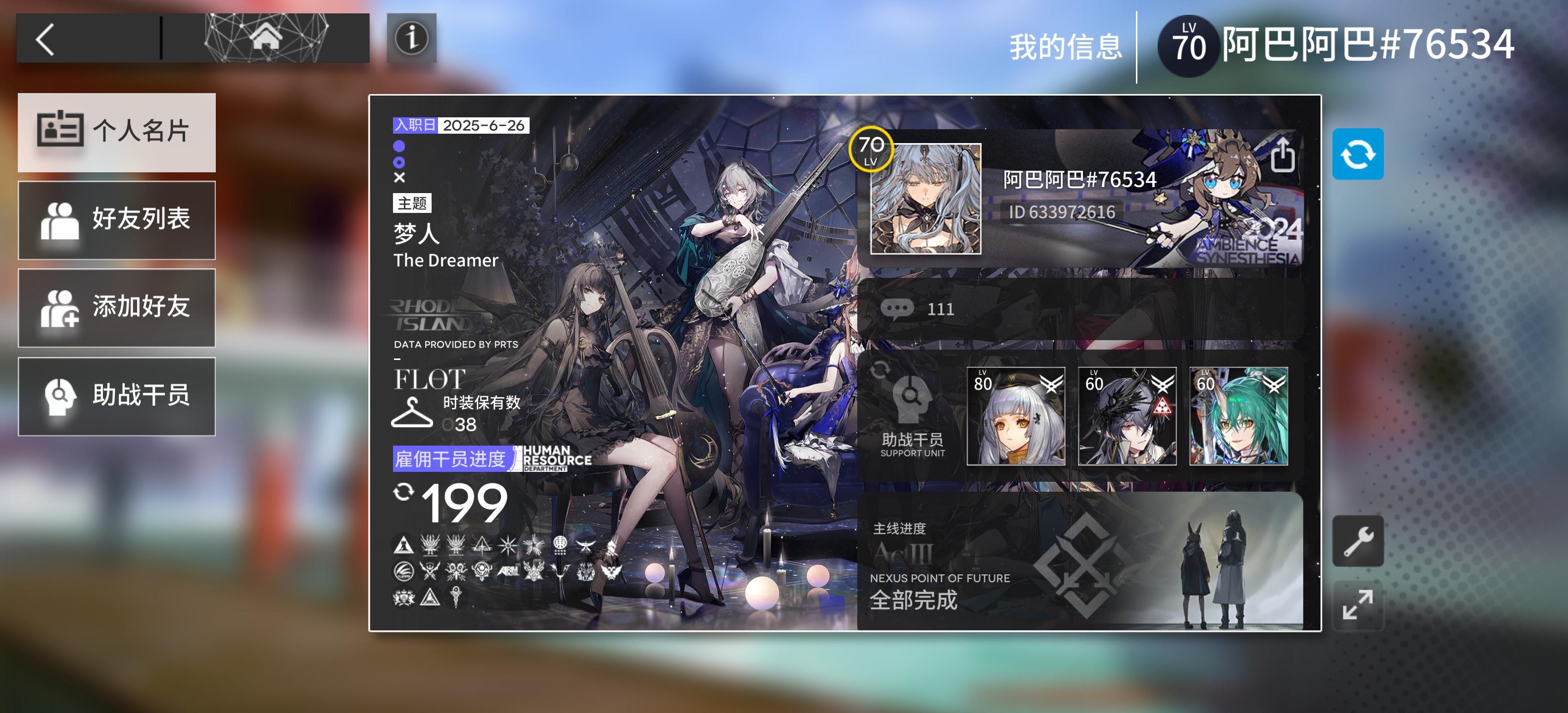The image size is (1568, 713).
Task: Open the 好友列表 friends list
Action: [117, 220]
